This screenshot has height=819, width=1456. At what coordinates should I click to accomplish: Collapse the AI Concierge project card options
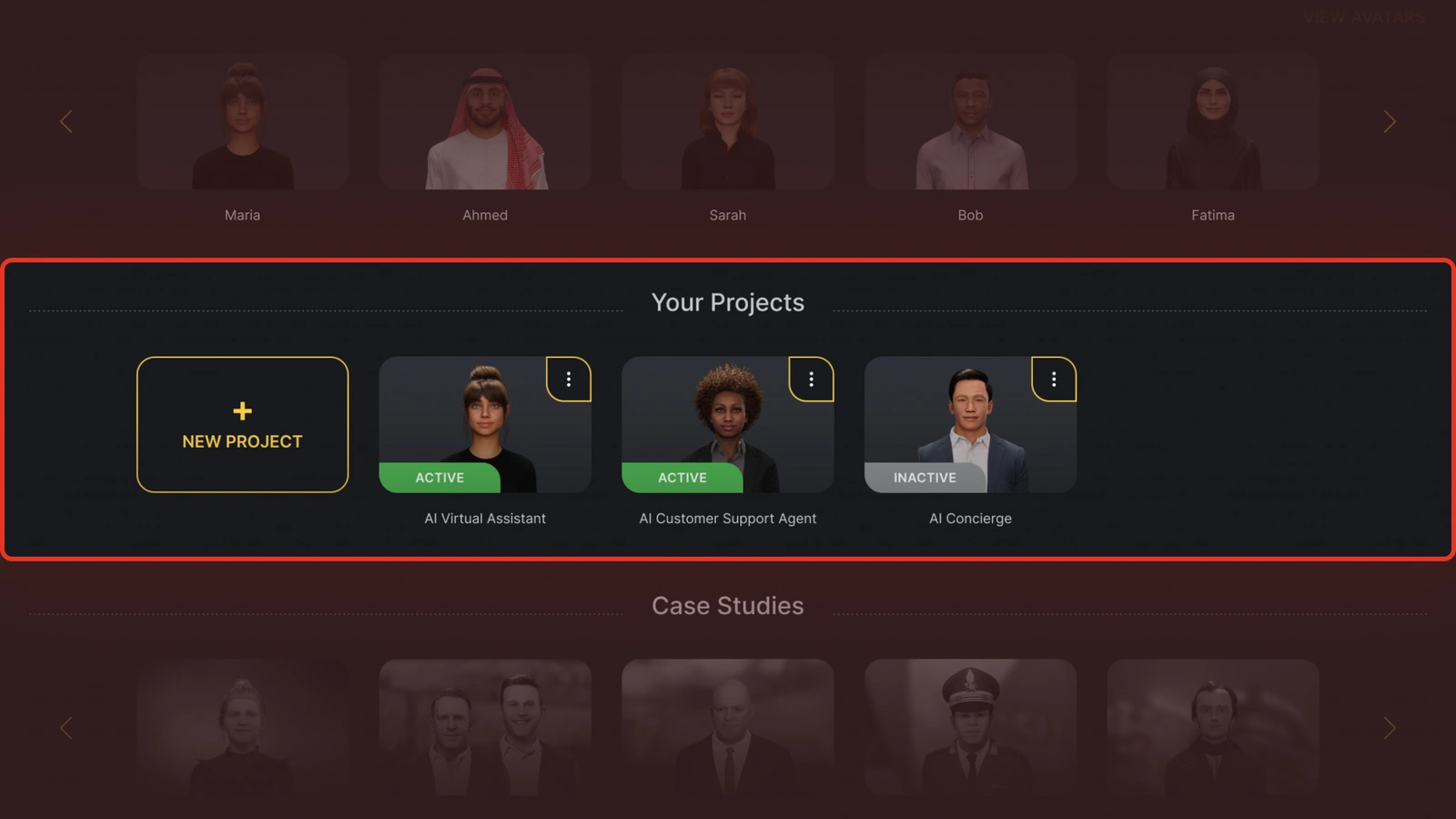tap(1054, 379)
